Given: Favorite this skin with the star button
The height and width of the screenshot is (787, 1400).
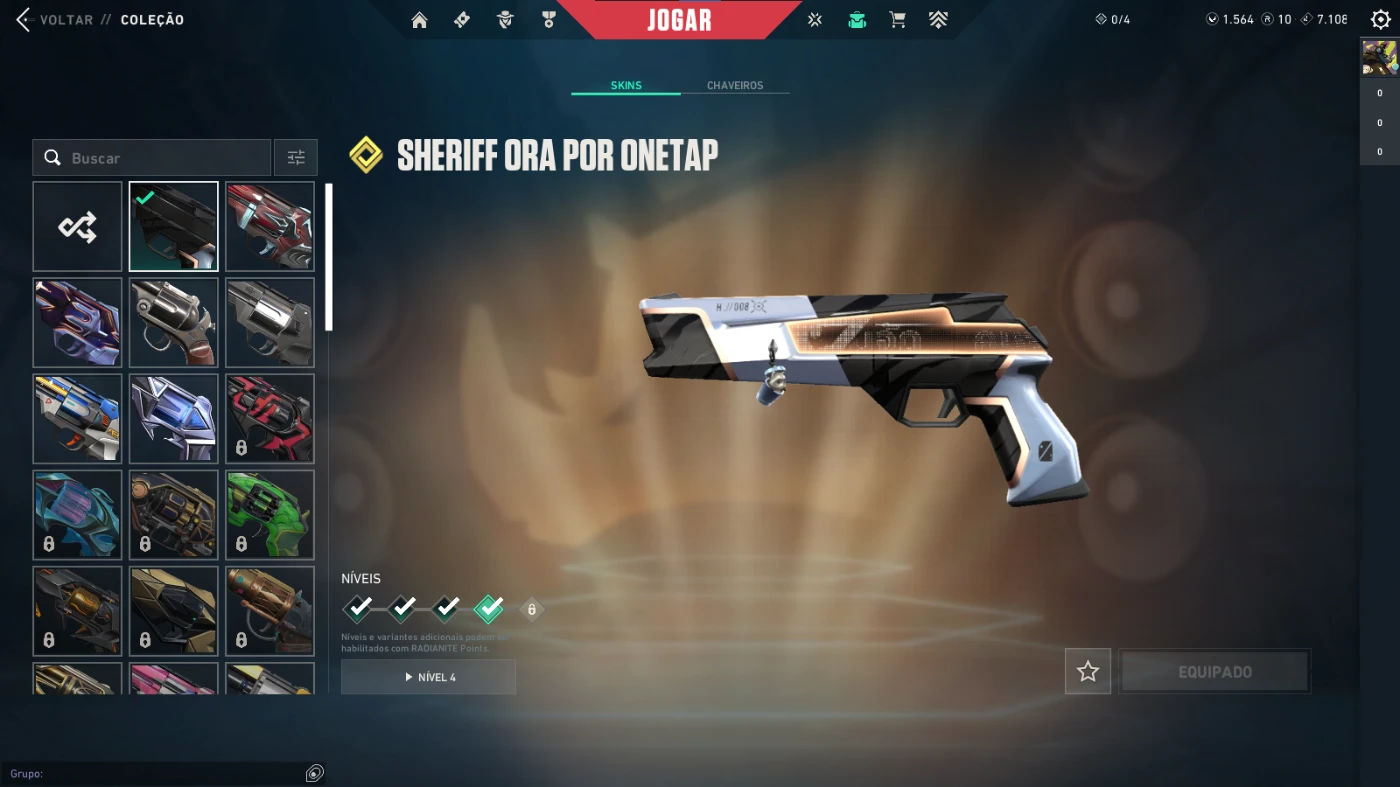Looking at the screenshot, I should 1088,672.
